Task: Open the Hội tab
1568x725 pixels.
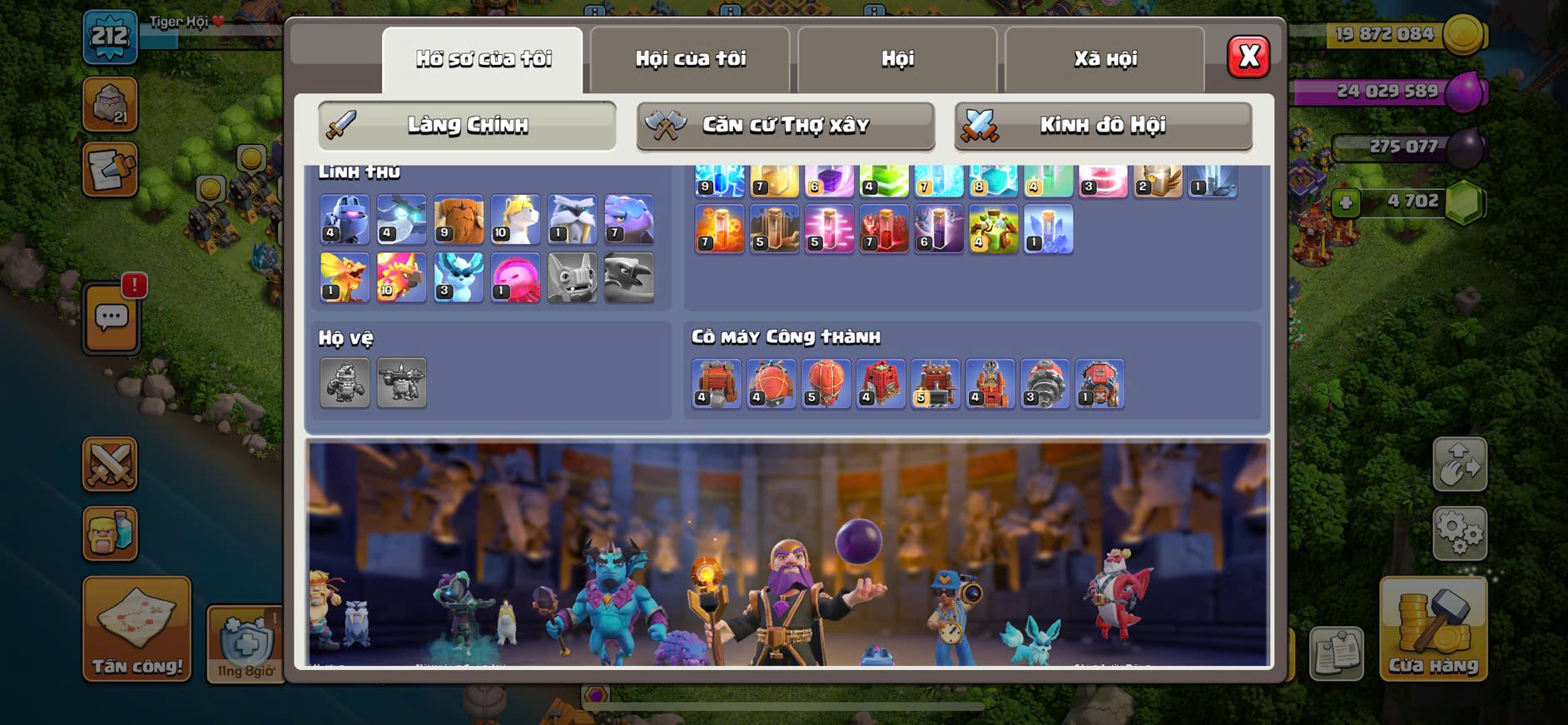Action: point(897,59)
